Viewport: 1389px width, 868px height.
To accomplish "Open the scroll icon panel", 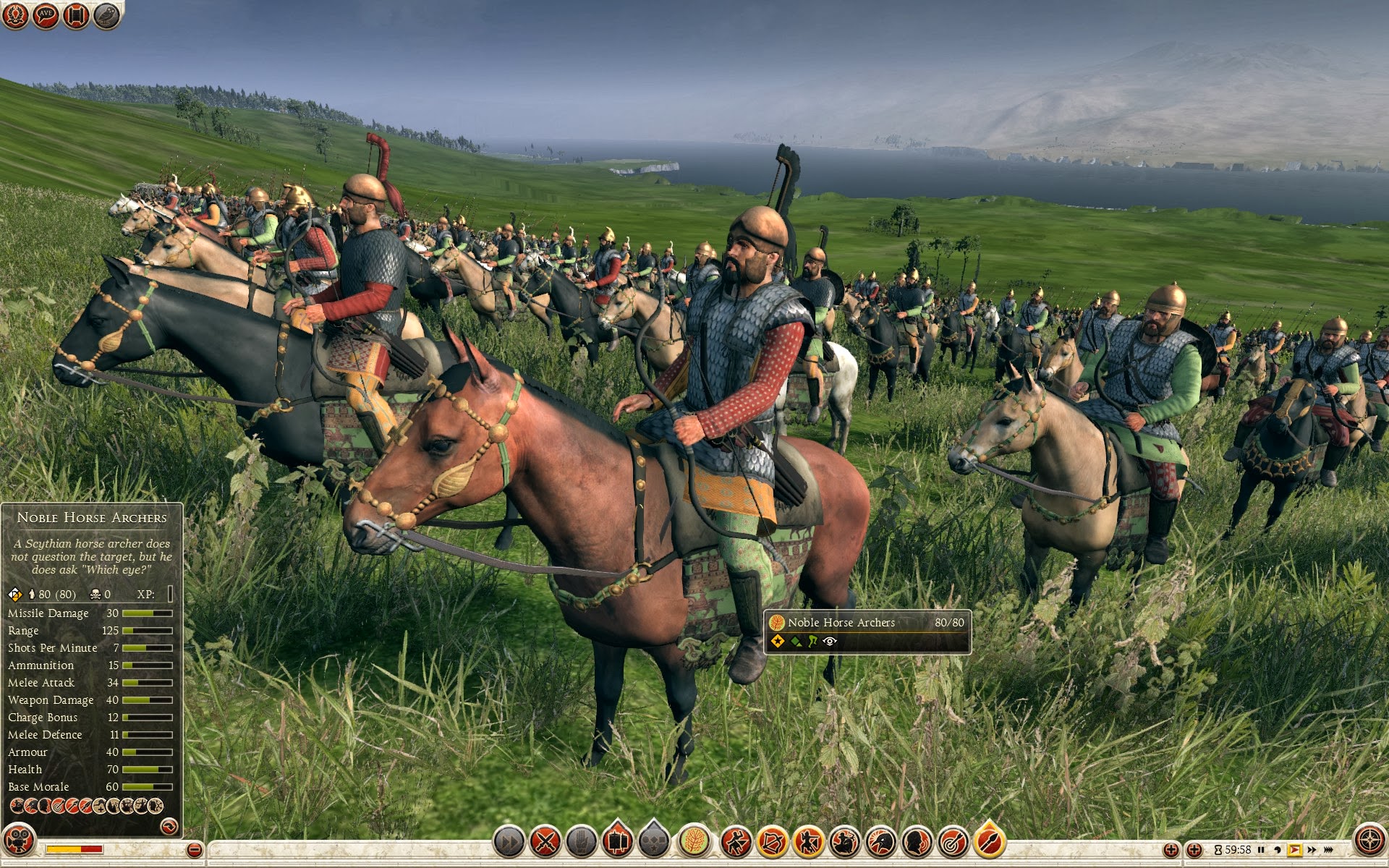I will [75, 15].
